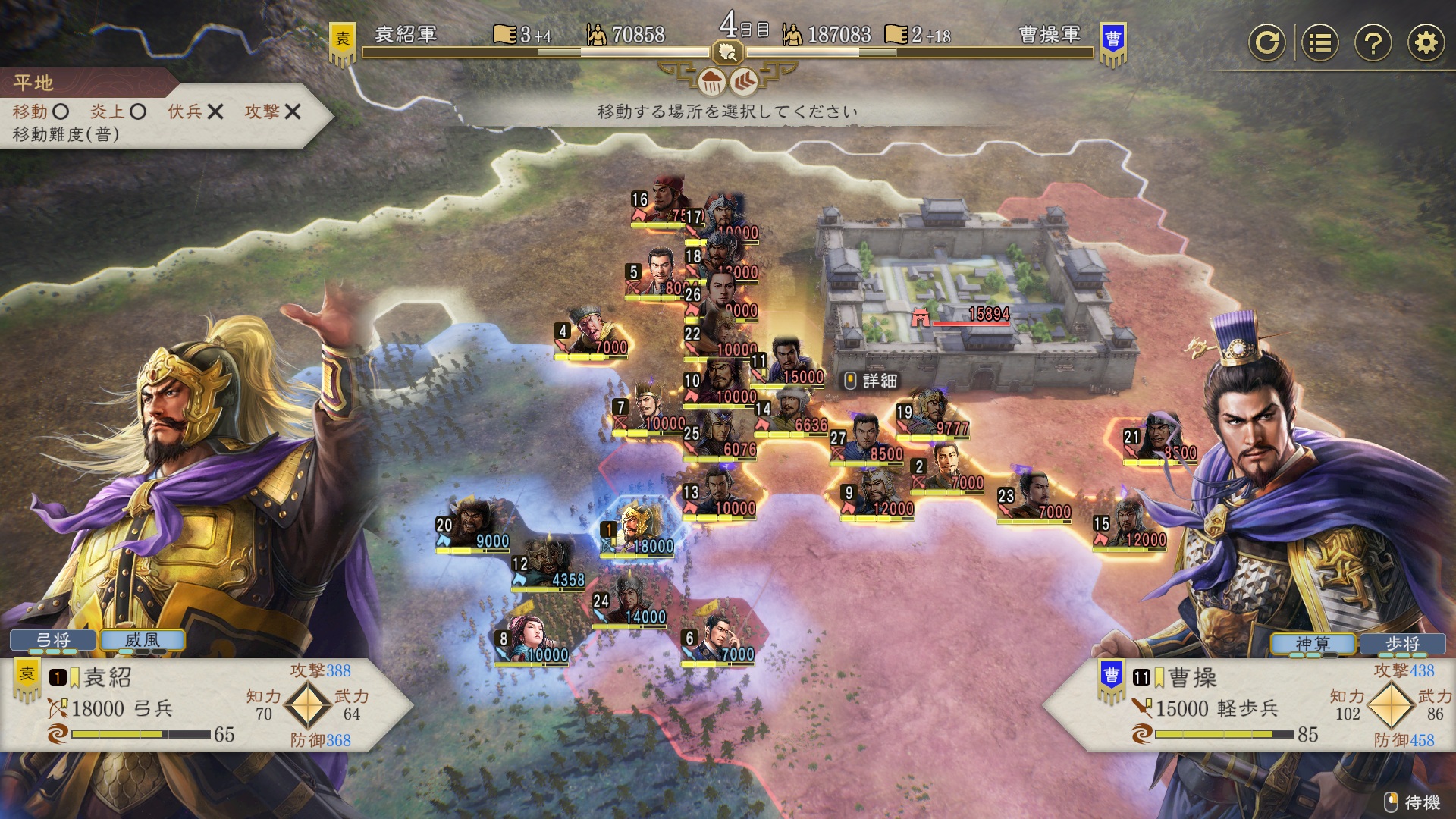Screen dimensions: 1456x819
Task: Select Cao Cao's unit 11 with 15000 troops
Action: 789,362
